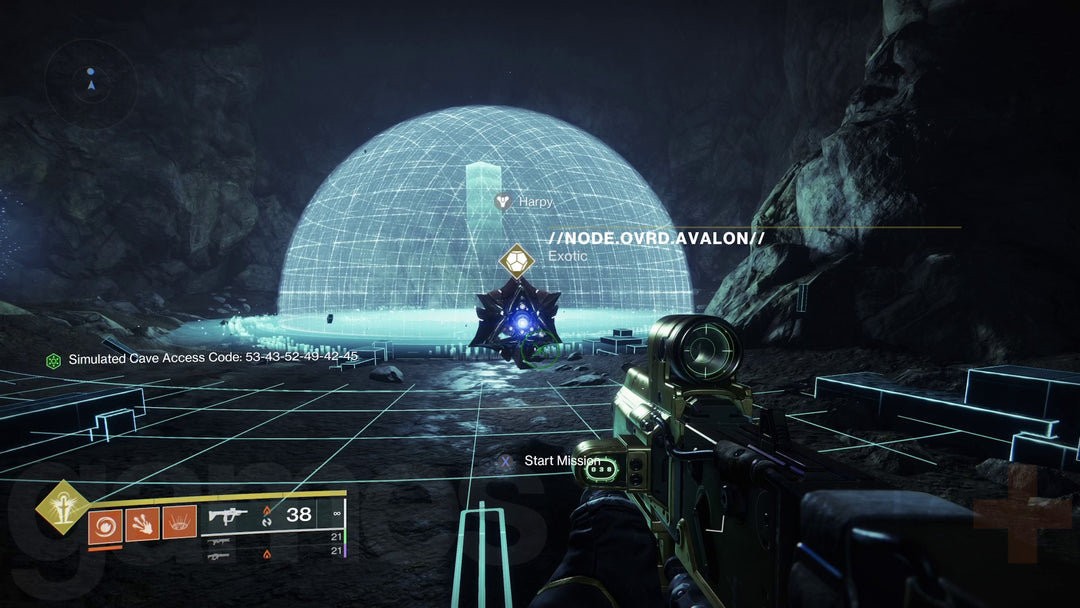Select the equipped auto rifle weapon icon

click(229, 516)
